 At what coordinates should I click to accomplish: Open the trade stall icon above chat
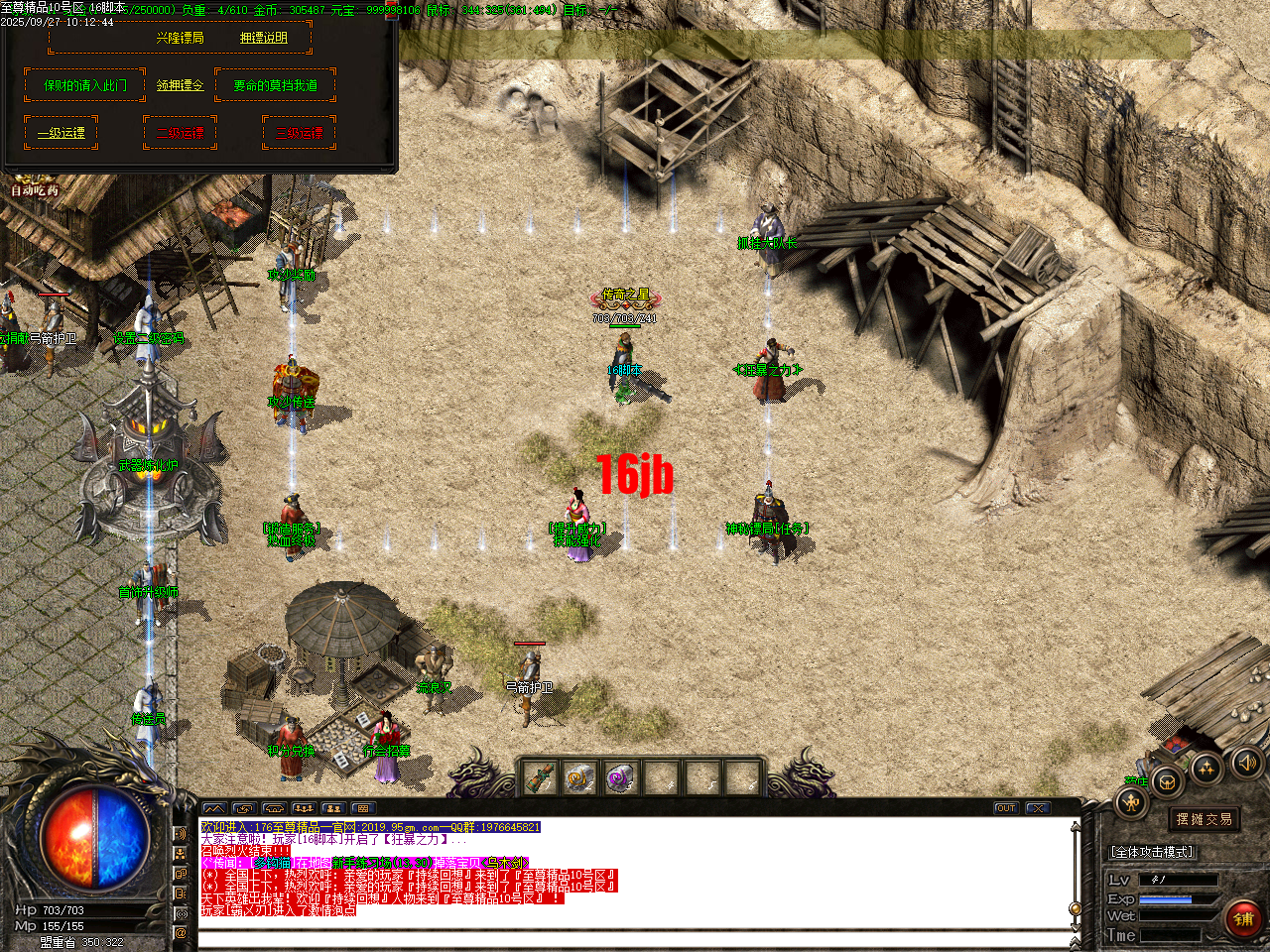point(274,808)
